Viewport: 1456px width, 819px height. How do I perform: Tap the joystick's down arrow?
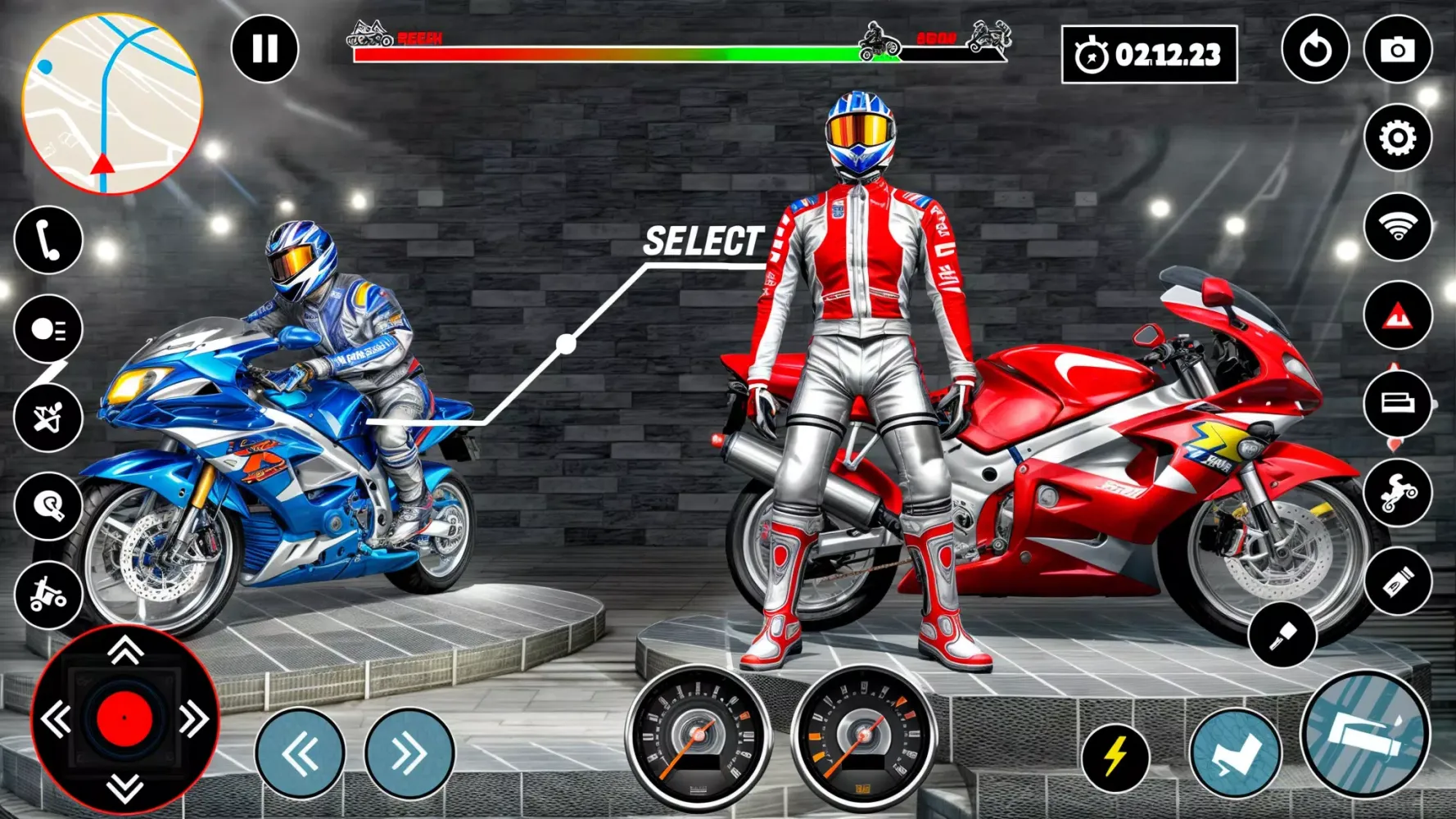click(x=125, y=789)
